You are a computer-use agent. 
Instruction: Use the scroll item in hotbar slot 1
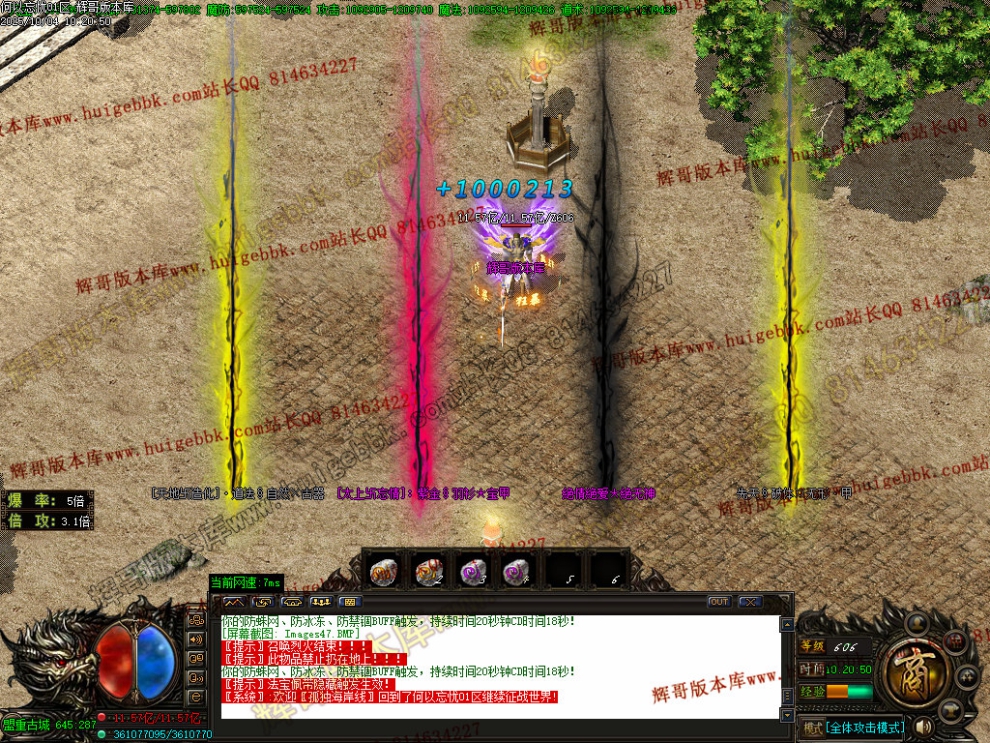(x=384, y=572)
